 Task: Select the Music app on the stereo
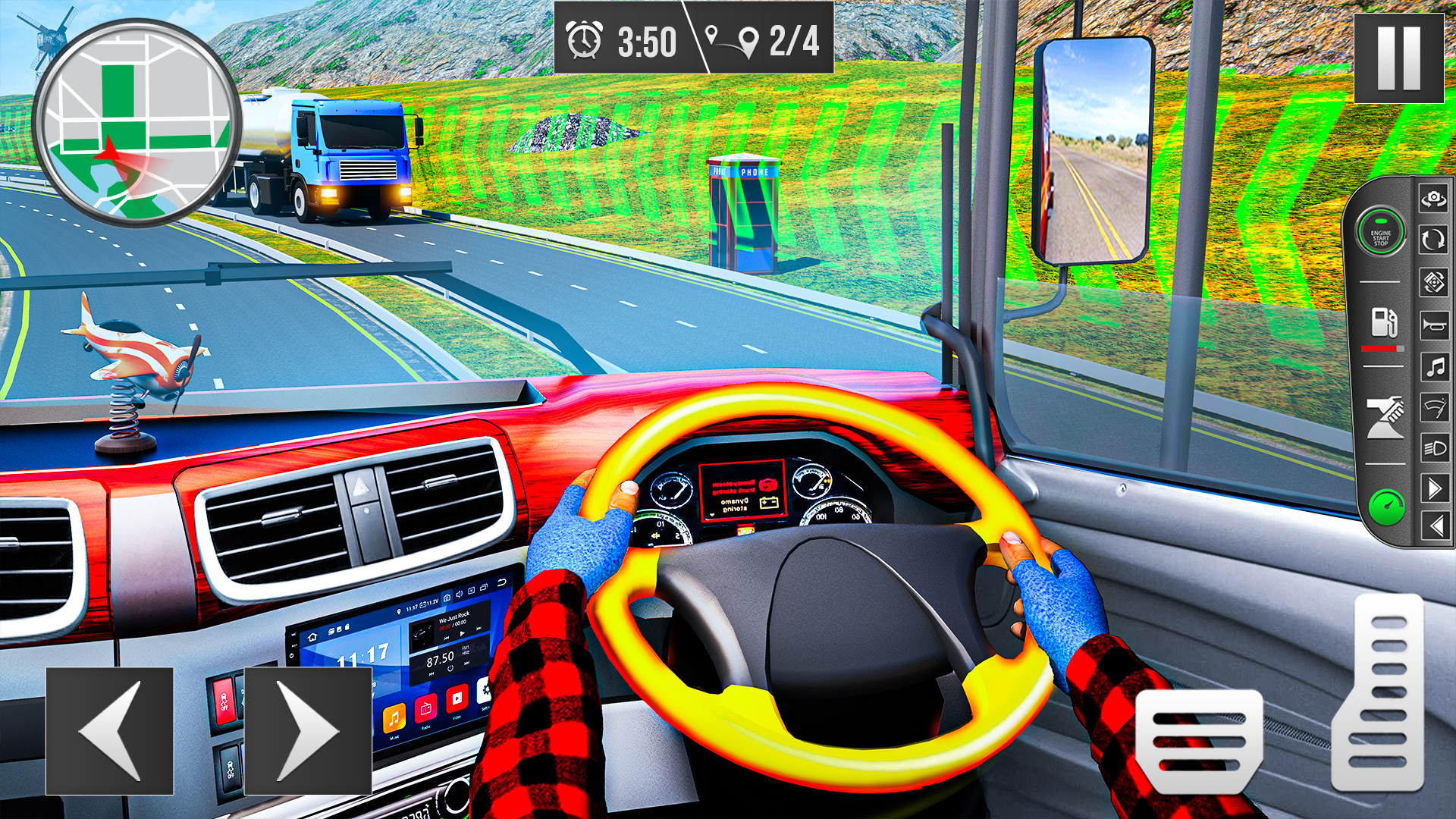pos(394,720)
